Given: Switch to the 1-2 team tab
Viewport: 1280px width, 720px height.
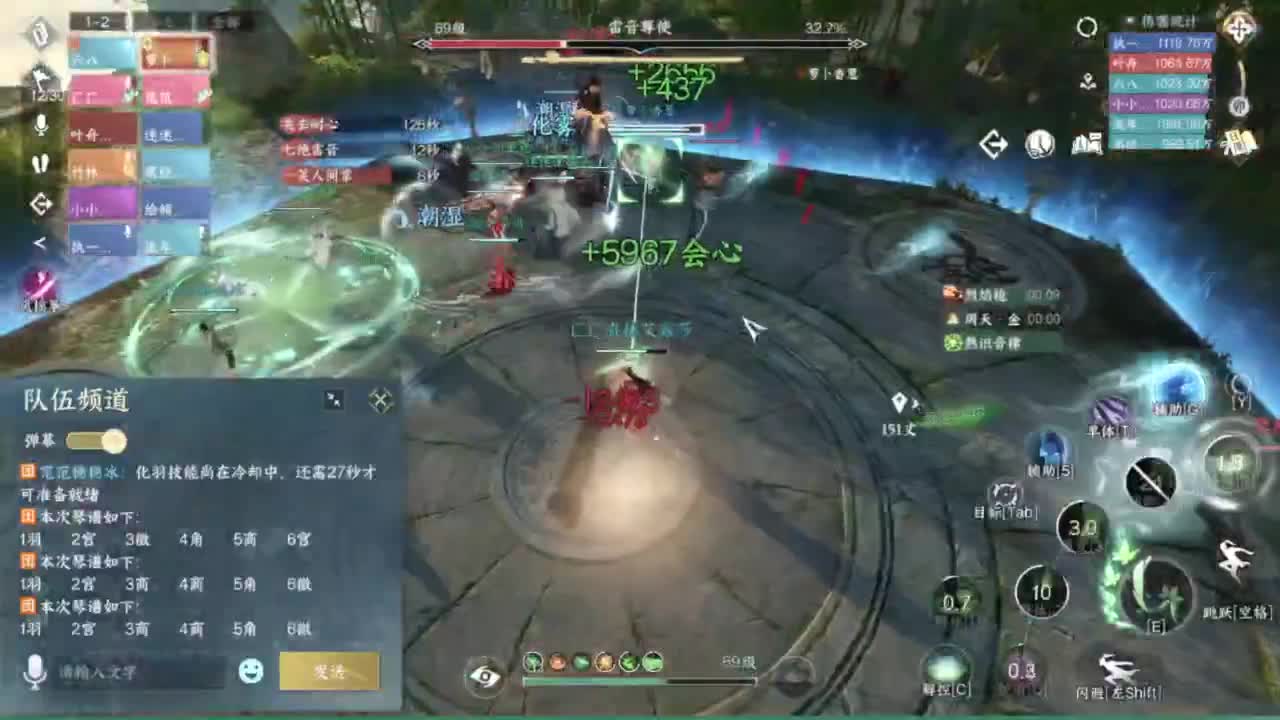Looking at the screenshot, I should click(x=99, y=22).
